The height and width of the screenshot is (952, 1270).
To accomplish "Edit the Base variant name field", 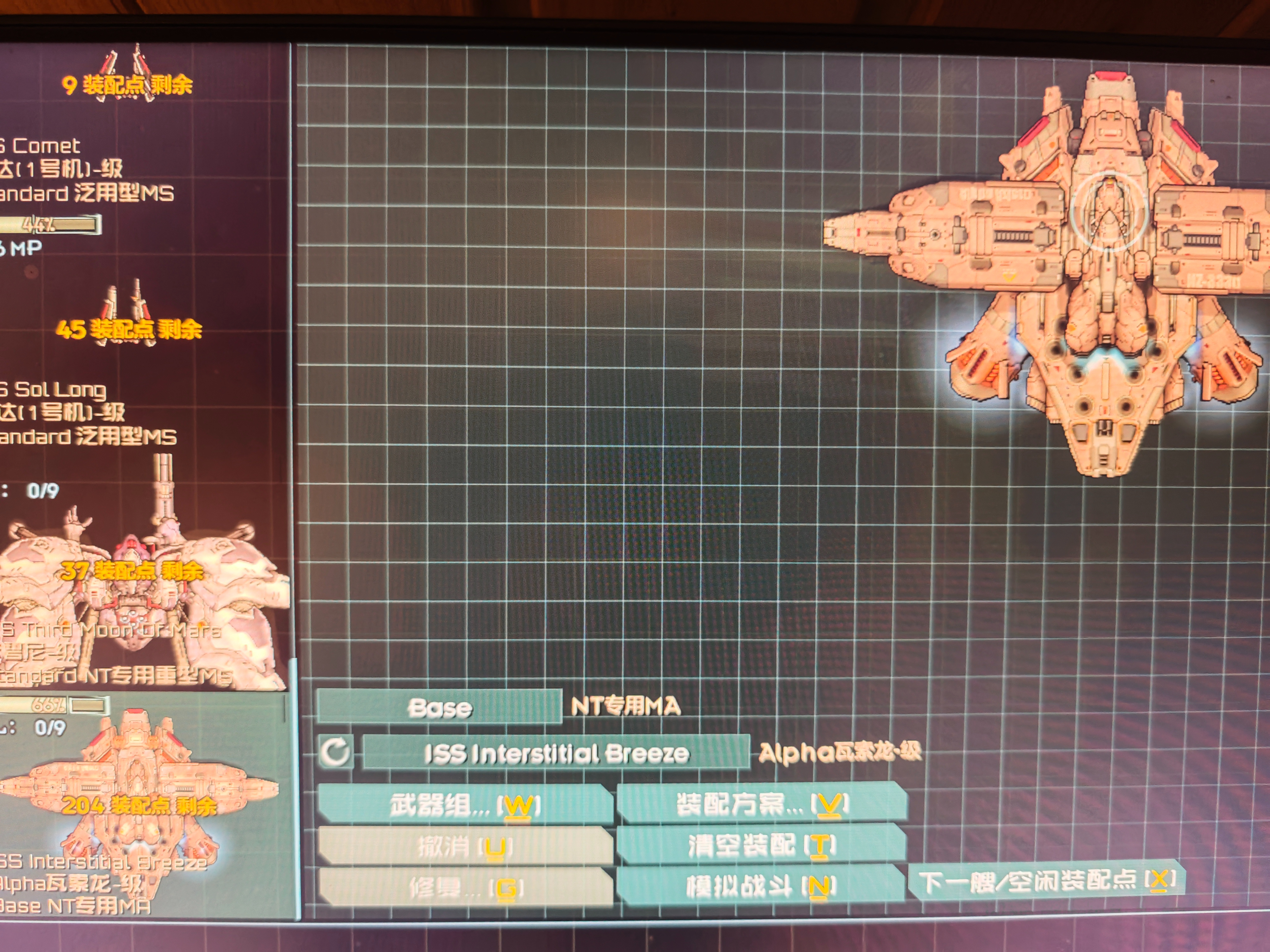I will 439,707.
